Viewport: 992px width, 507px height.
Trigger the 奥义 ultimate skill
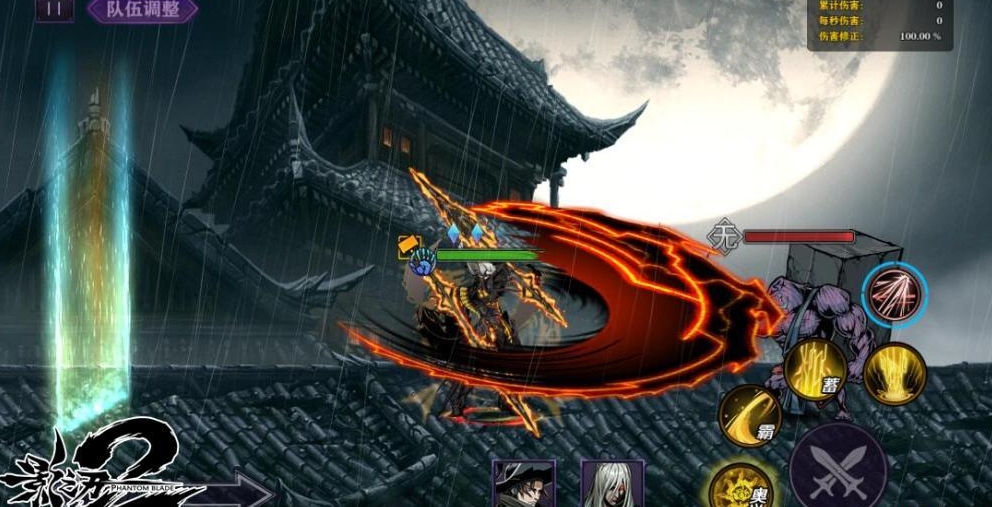pyautogui.click(x=741, y=487)
